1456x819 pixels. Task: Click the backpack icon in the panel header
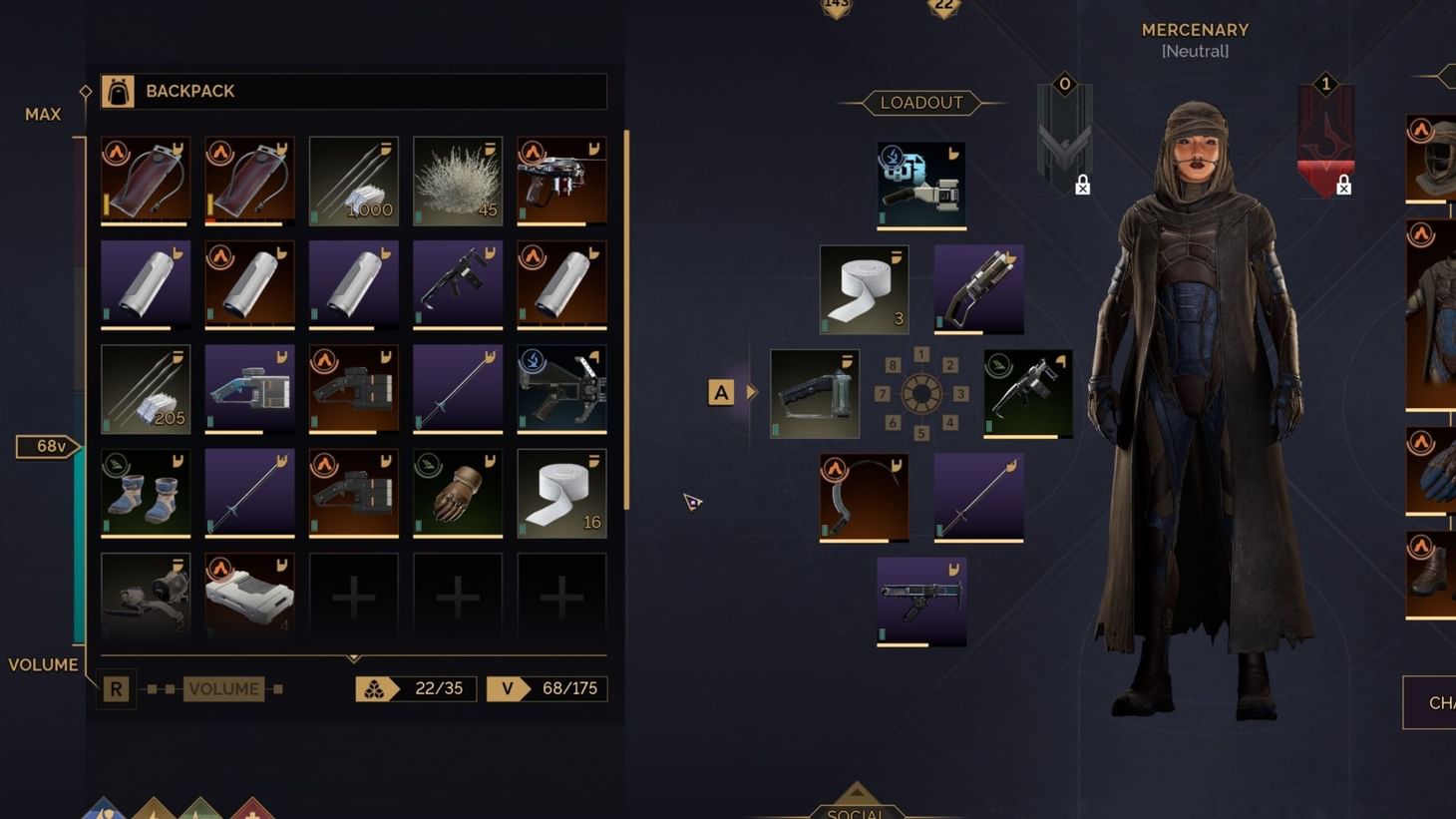click(120, 90)
